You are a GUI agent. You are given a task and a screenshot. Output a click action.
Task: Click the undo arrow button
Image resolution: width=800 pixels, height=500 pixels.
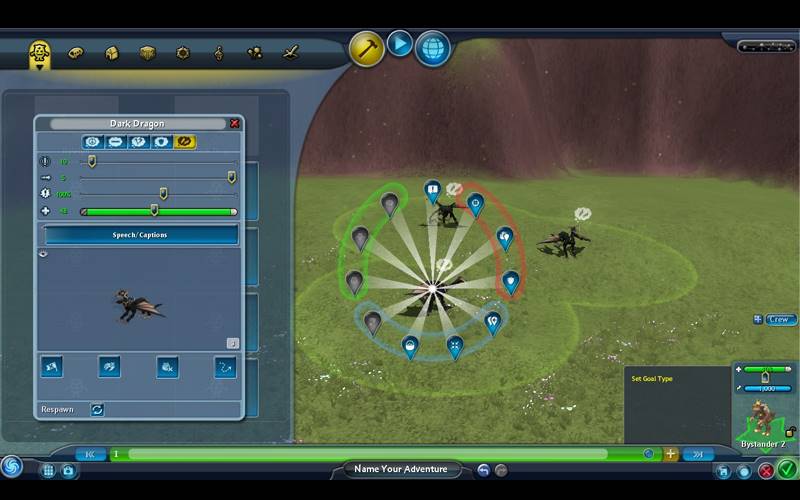coord(483,470)
